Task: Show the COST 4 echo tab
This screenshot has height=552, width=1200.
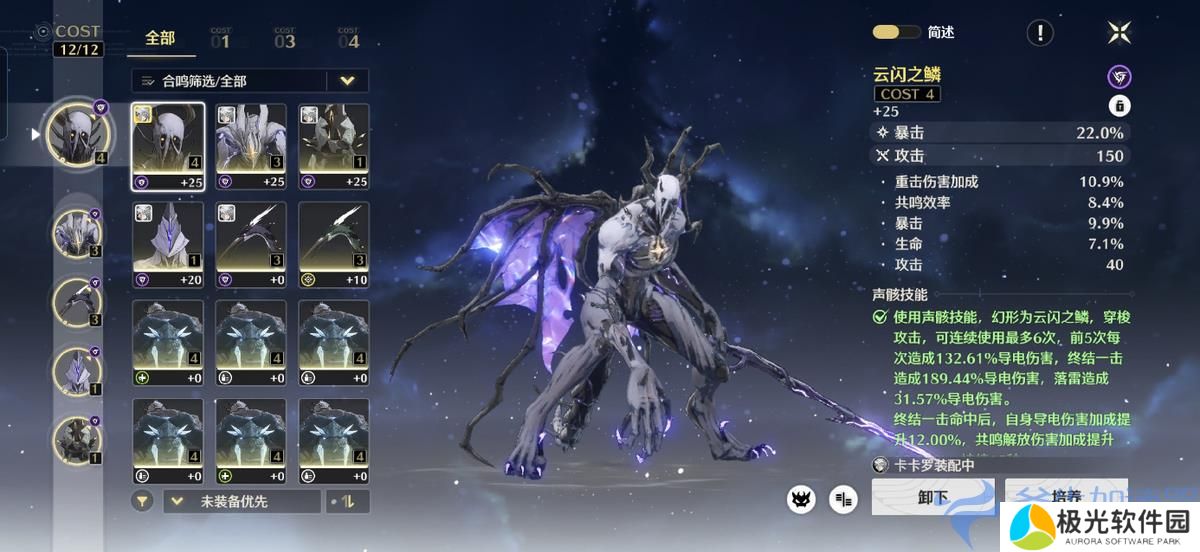Action: tap(348, 39)
